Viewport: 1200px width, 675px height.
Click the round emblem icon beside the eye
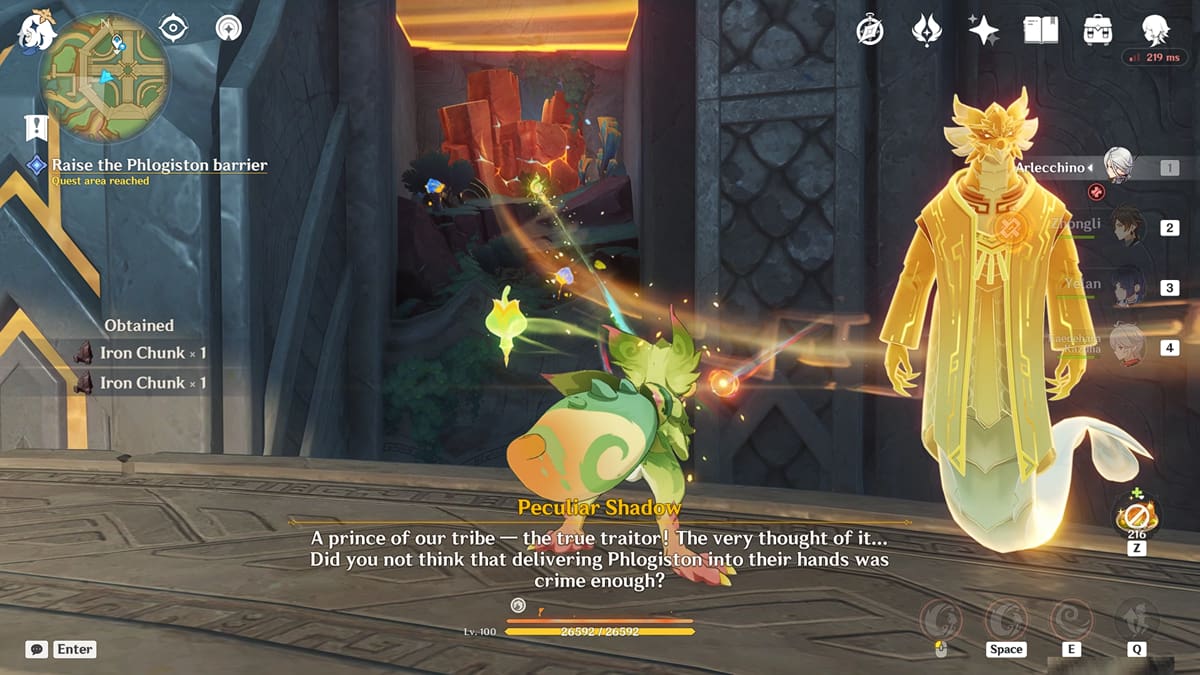tap(229, 28)
